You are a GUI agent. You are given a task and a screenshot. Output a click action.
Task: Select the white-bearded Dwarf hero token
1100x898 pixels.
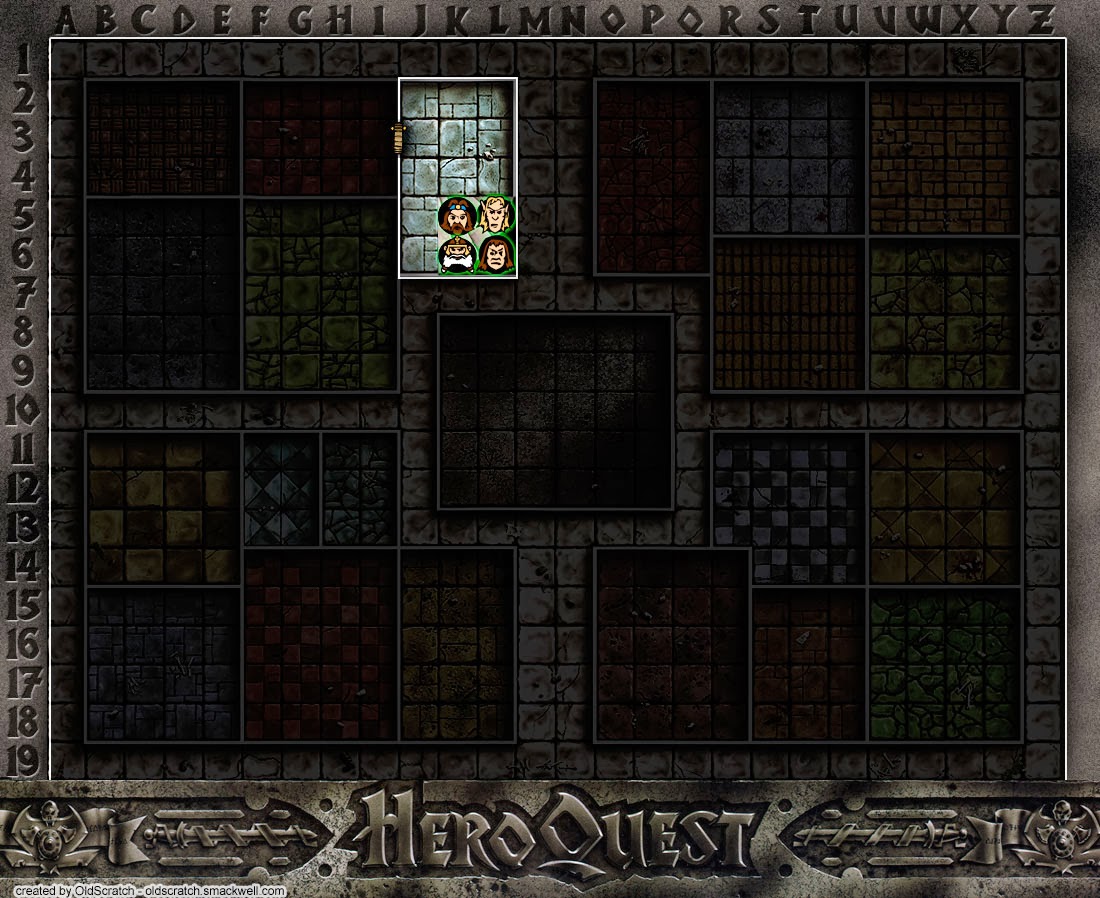click(457, 255)
